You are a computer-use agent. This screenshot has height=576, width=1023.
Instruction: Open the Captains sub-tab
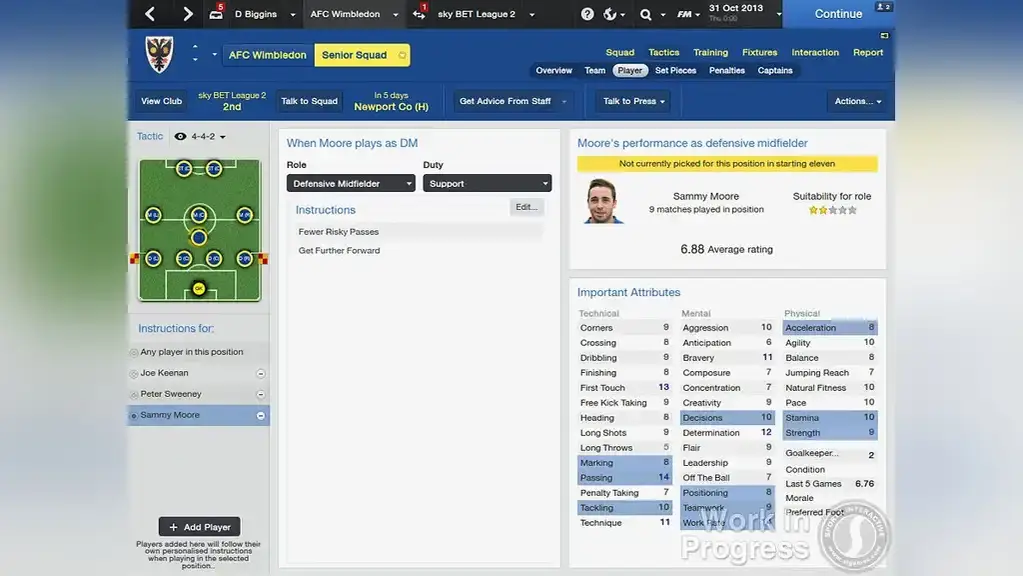pos(775,71)
